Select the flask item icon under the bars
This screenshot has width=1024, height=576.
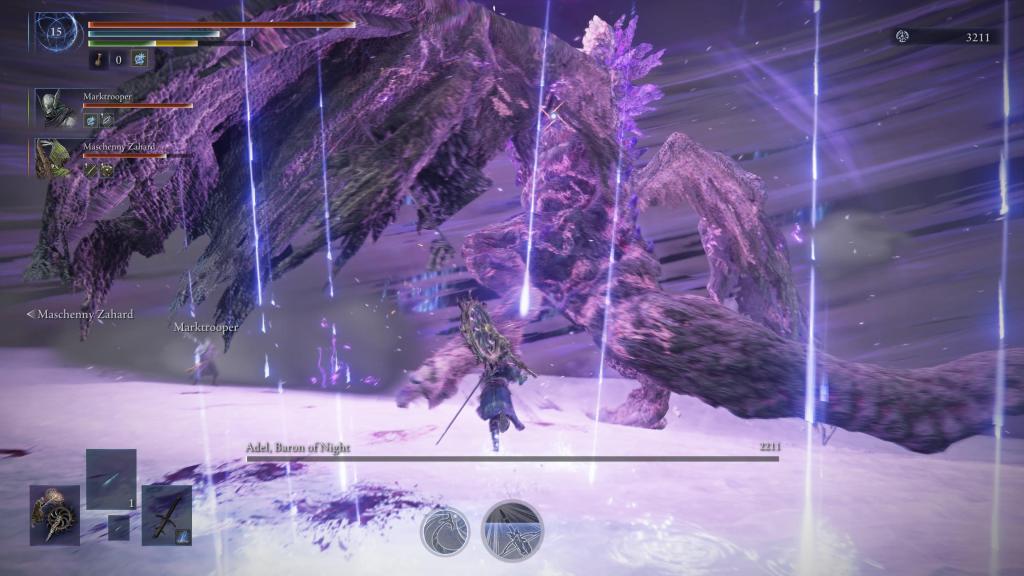(x=98, y=59)
